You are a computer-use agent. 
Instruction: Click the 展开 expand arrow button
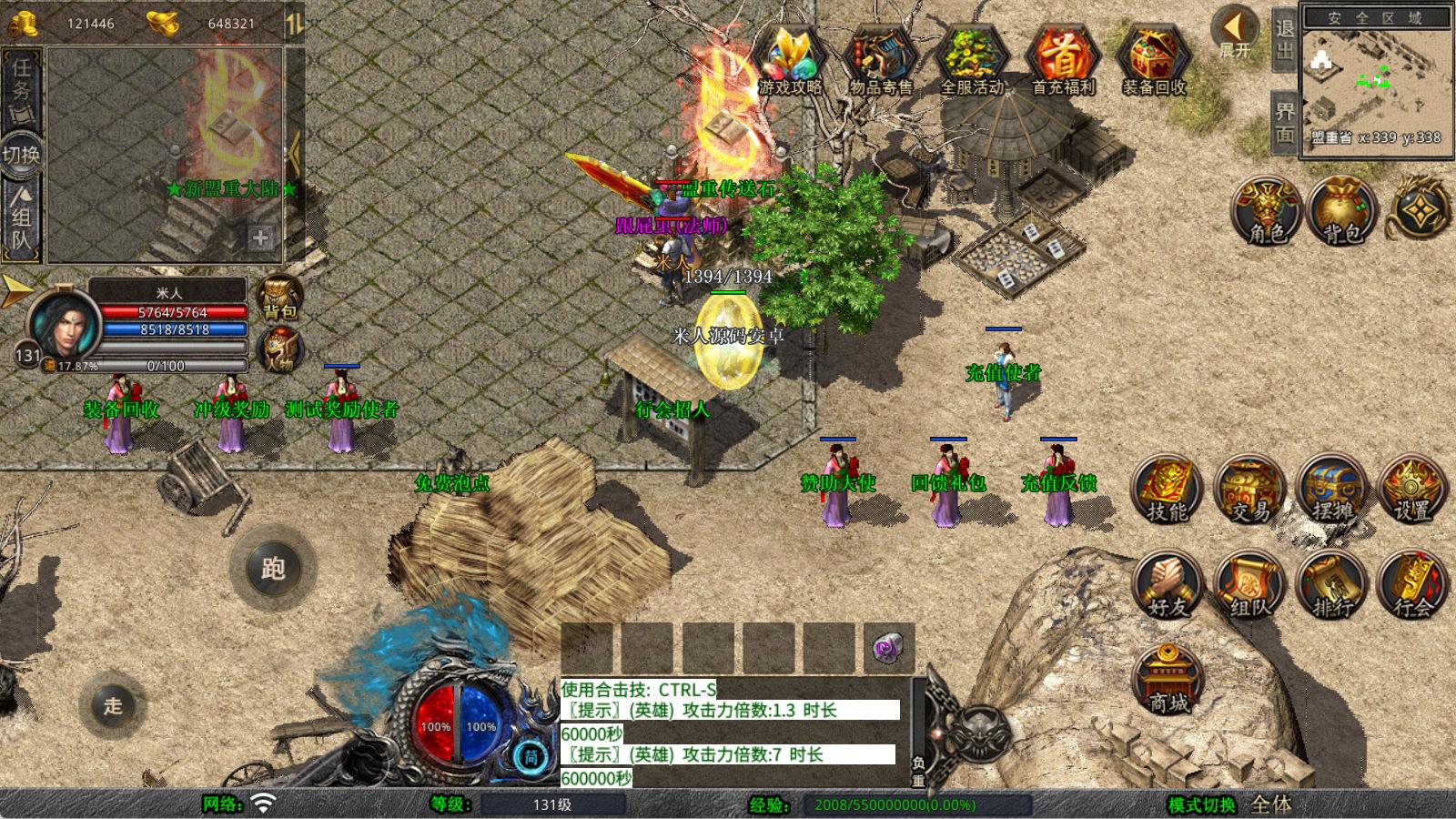click(1236, 33)
